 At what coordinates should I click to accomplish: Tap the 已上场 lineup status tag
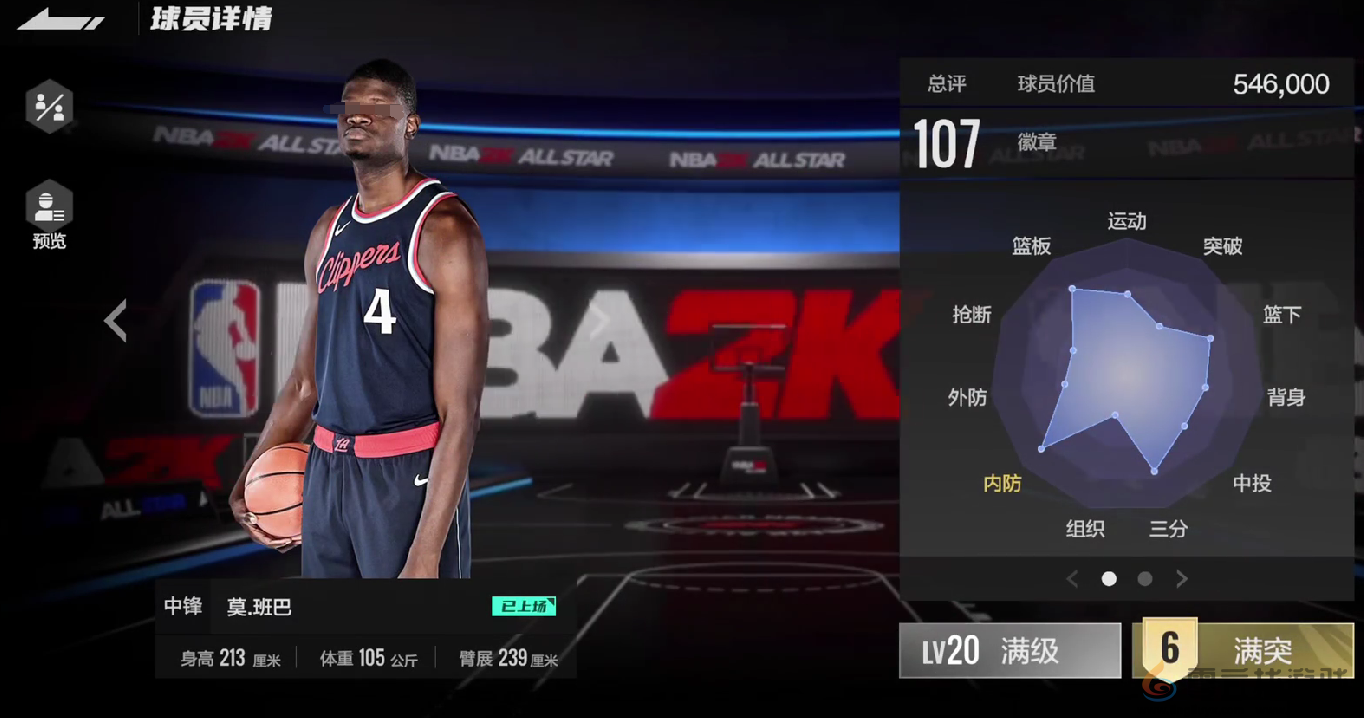tap(523, 606)
